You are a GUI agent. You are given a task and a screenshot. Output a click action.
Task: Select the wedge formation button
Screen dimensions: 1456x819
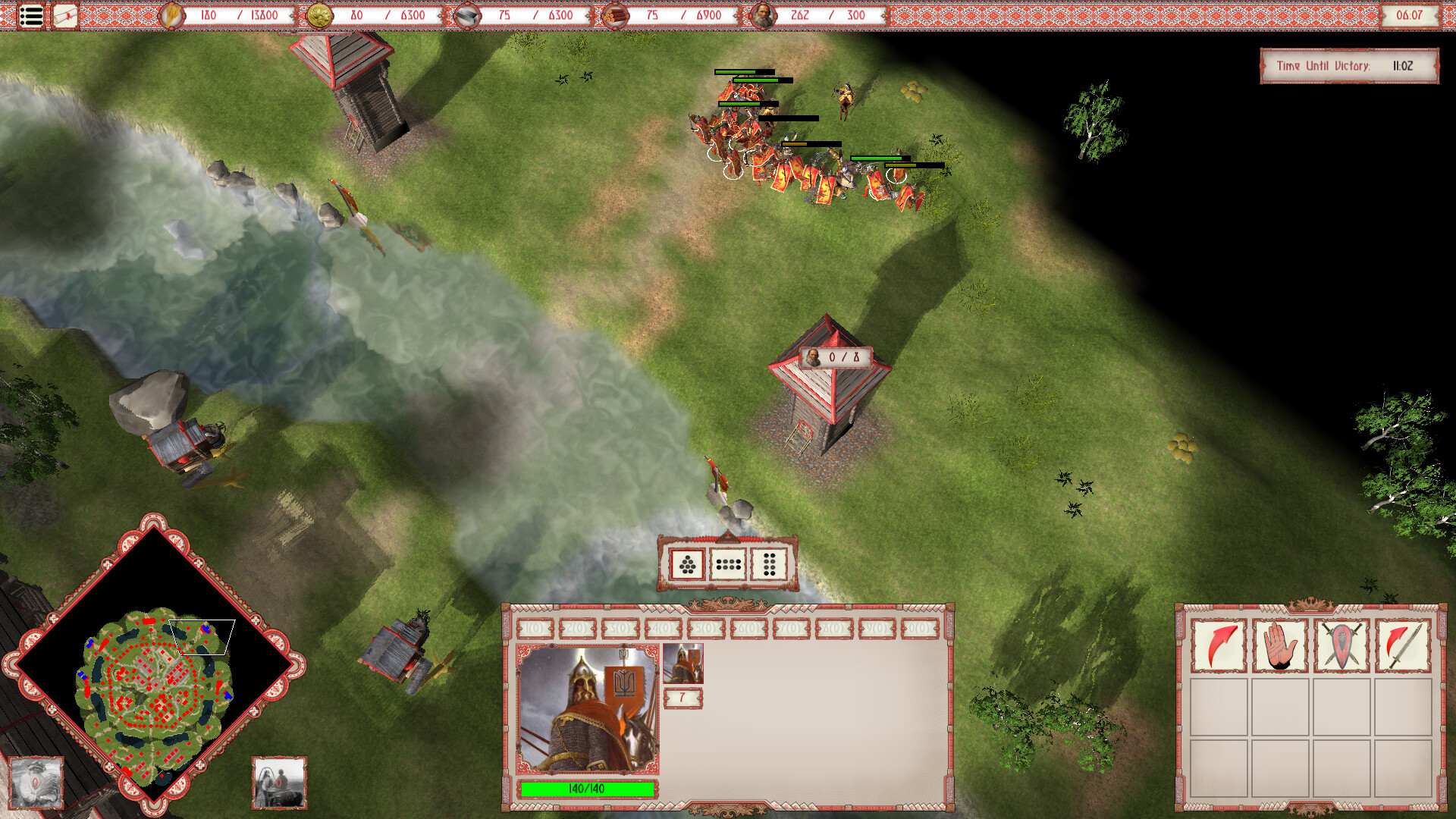click(x=688, y=564)
